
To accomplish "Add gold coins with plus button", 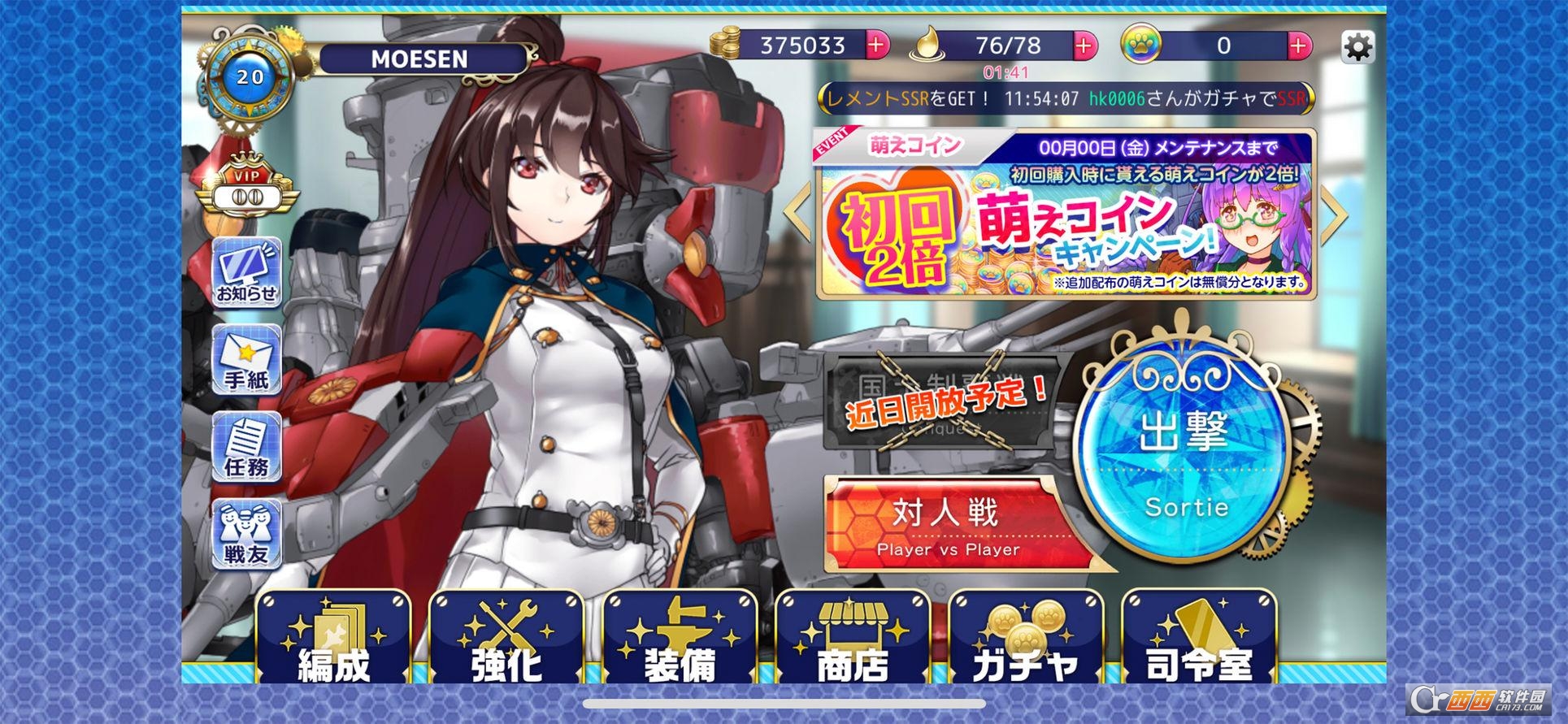I will 876,46.
